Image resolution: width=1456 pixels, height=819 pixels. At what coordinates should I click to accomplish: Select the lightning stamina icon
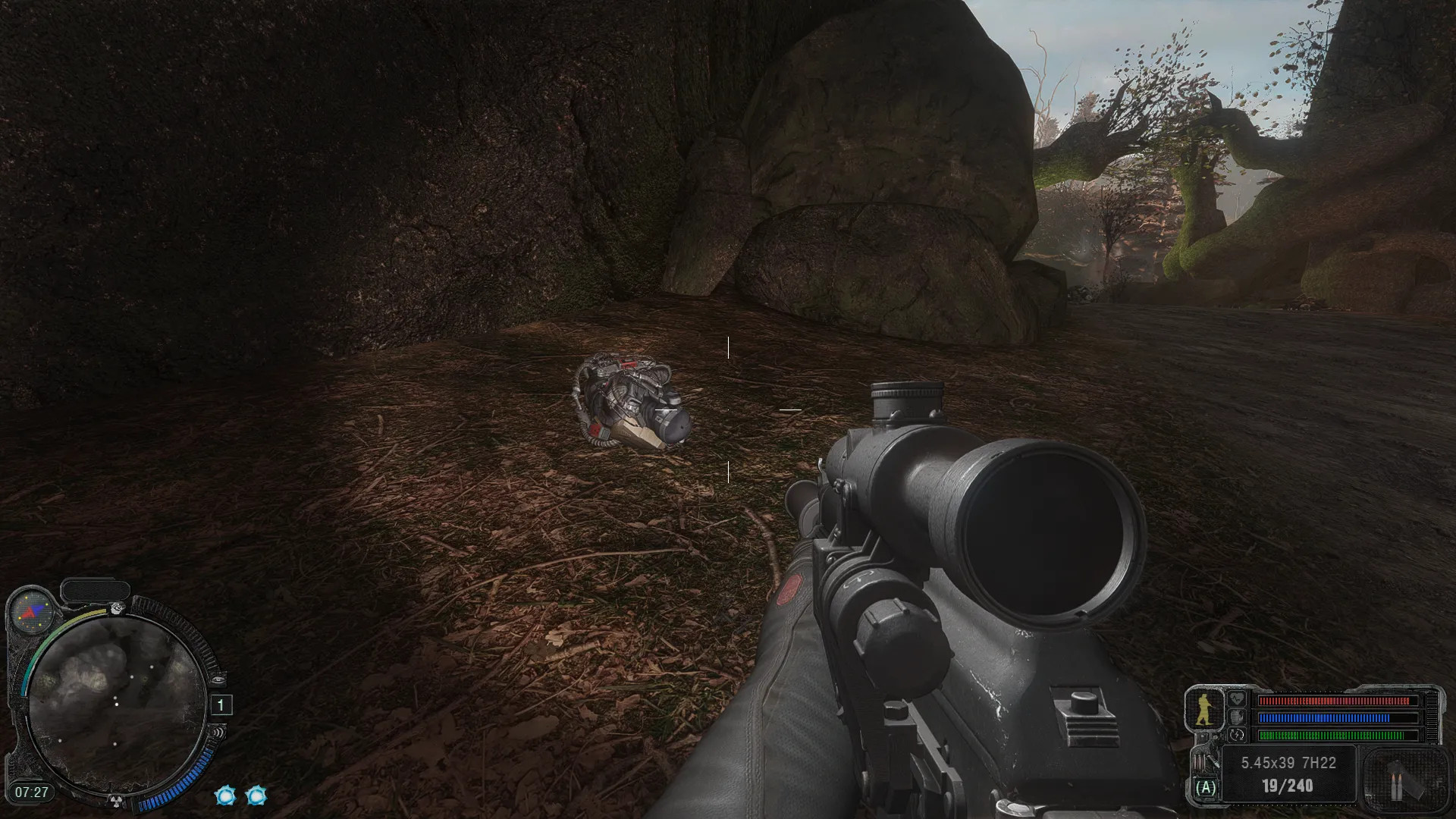(x=1237, y=734)
